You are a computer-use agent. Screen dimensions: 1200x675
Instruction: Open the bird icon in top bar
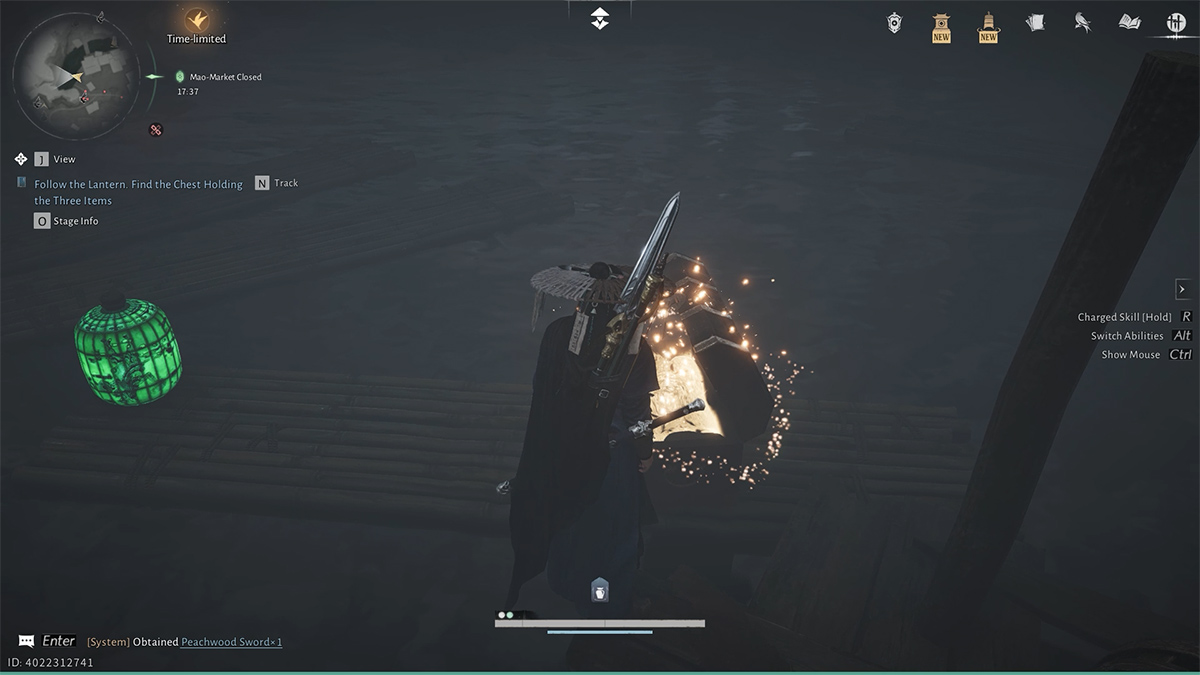click(1082, 22)
